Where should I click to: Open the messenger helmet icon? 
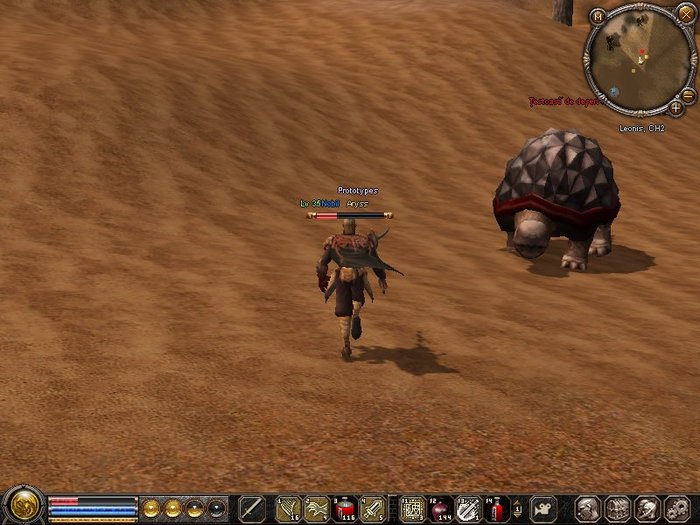point(647,508)
